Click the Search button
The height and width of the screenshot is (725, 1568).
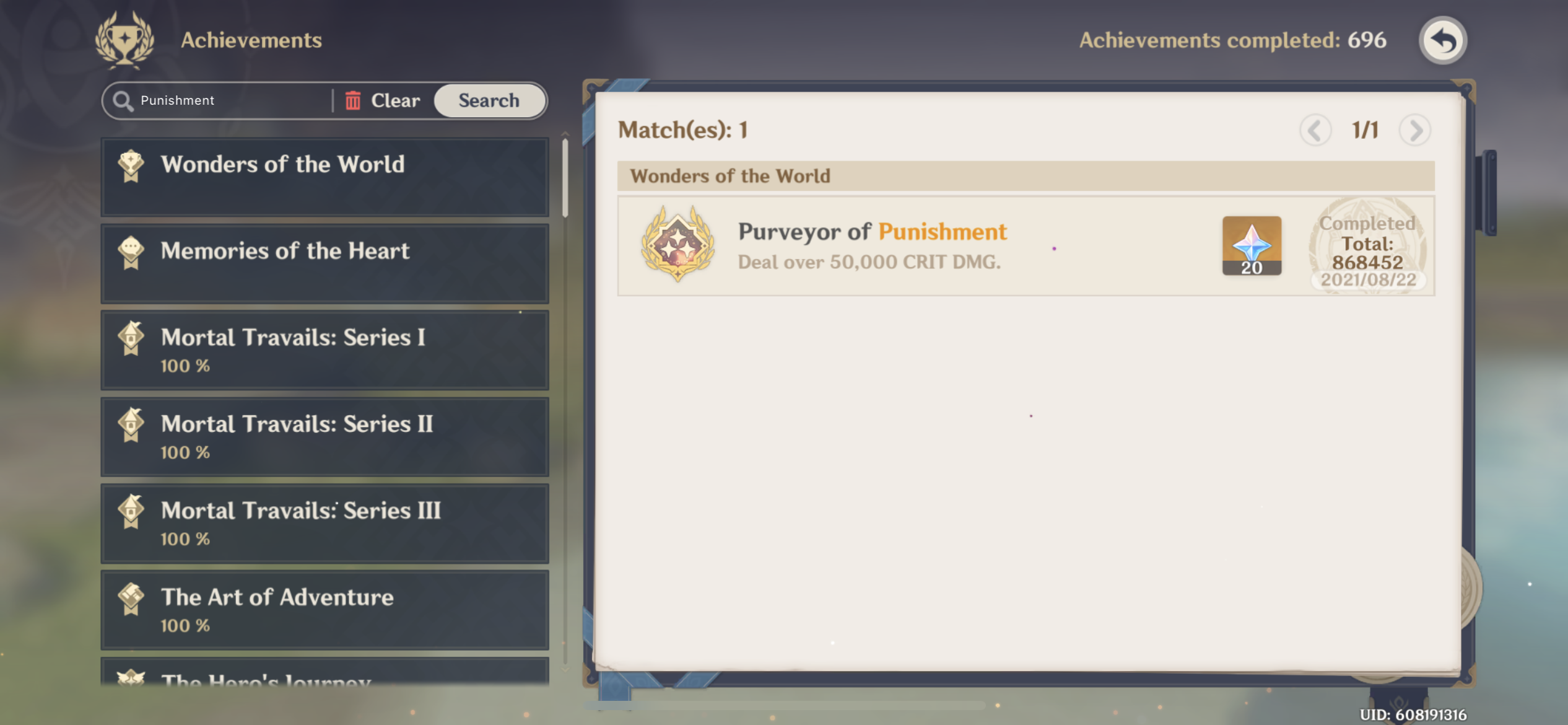(489, 100)
